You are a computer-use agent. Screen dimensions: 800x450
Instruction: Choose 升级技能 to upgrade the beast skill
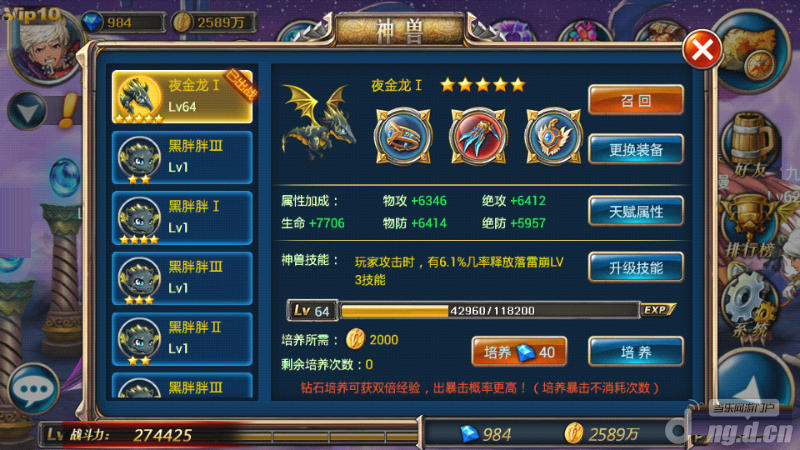tap(636, 267)
